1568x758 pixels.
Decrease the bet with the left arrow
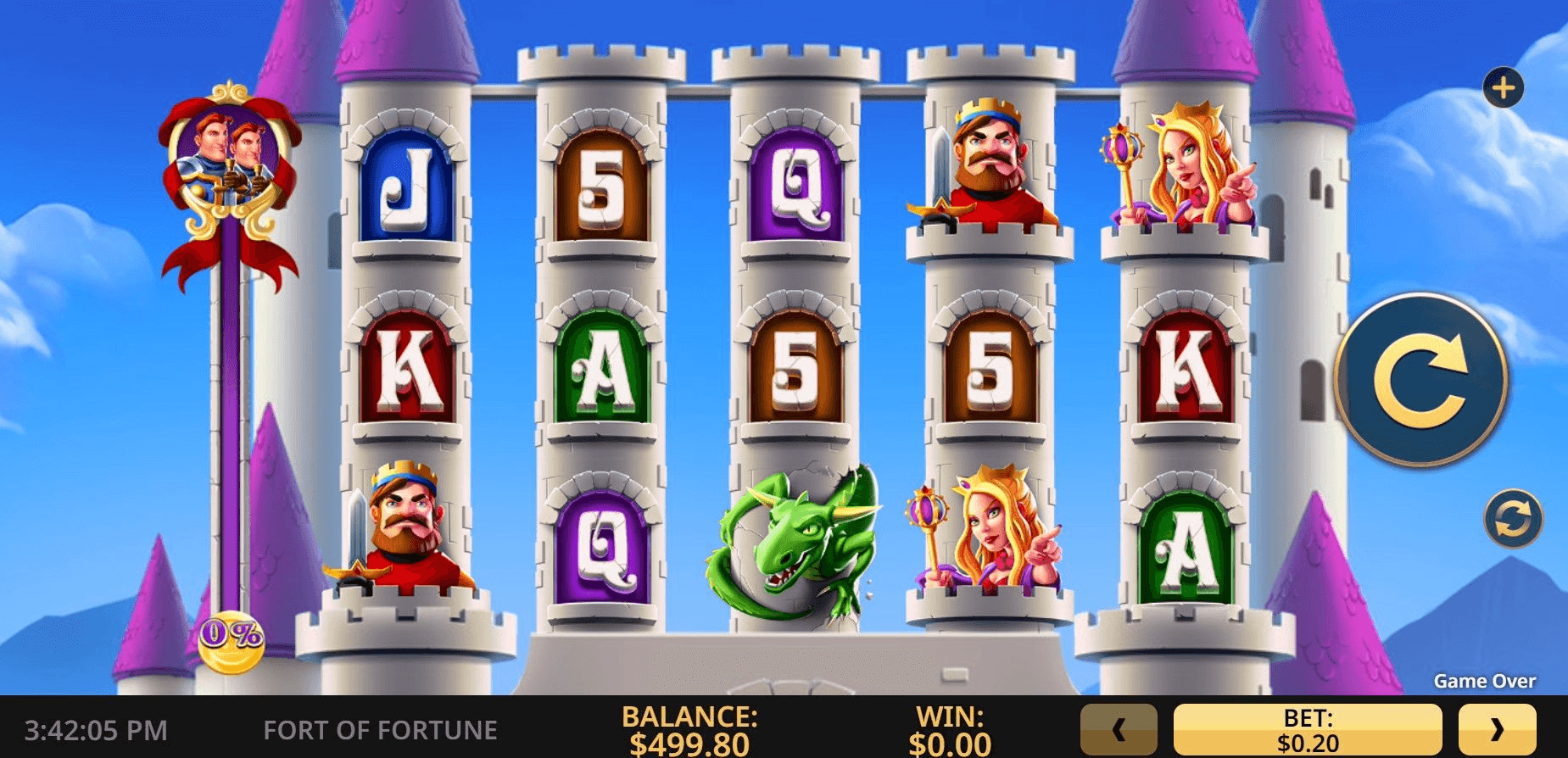point(1119,729)
